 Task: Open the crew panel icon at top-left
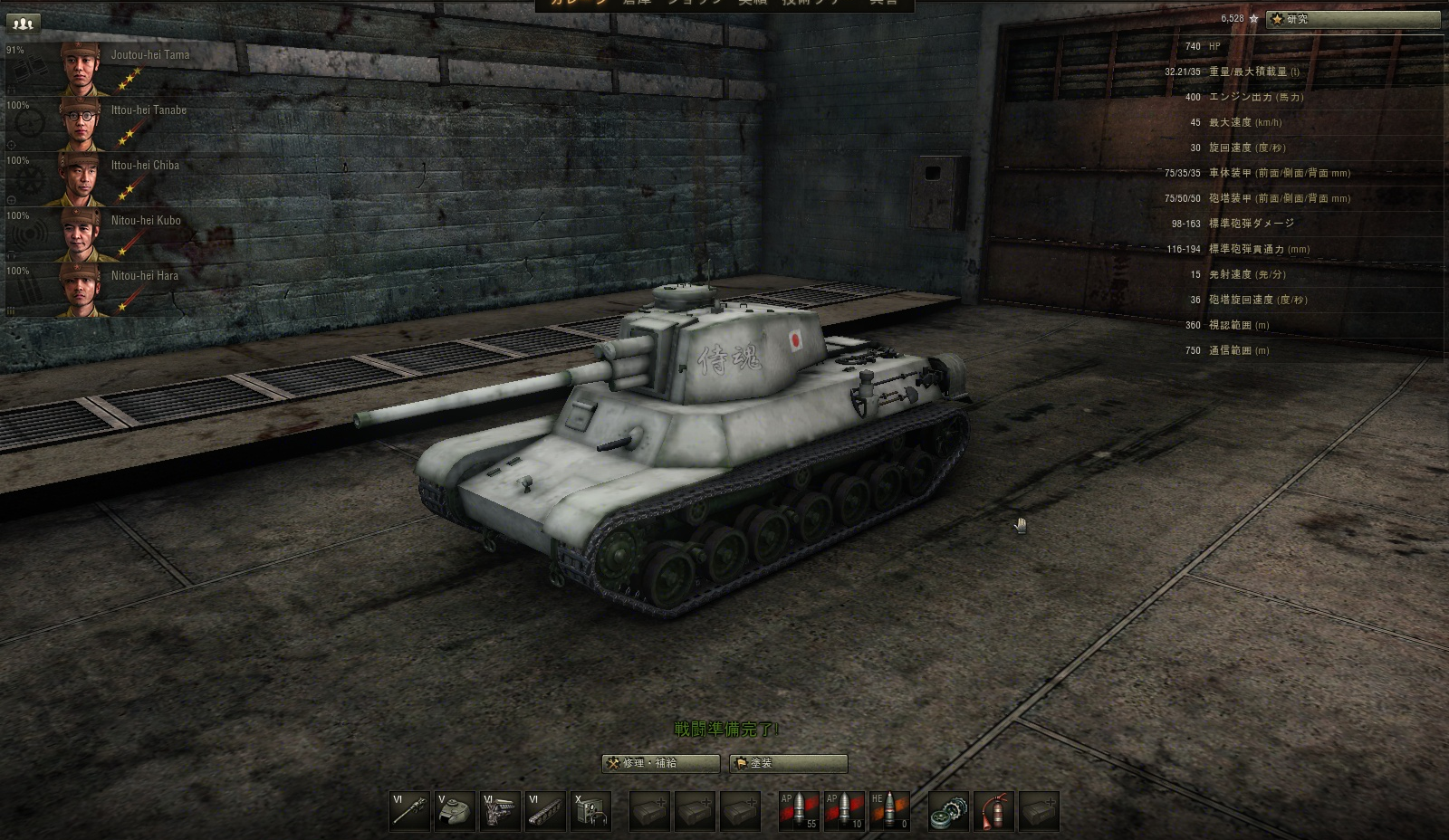(x=22, y=22)
